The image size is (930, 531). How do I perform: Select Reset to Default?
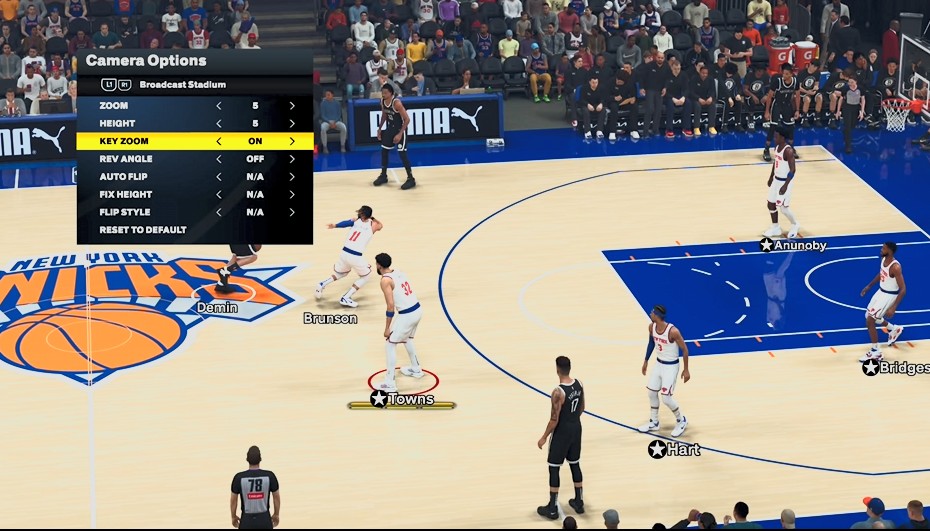143,230
